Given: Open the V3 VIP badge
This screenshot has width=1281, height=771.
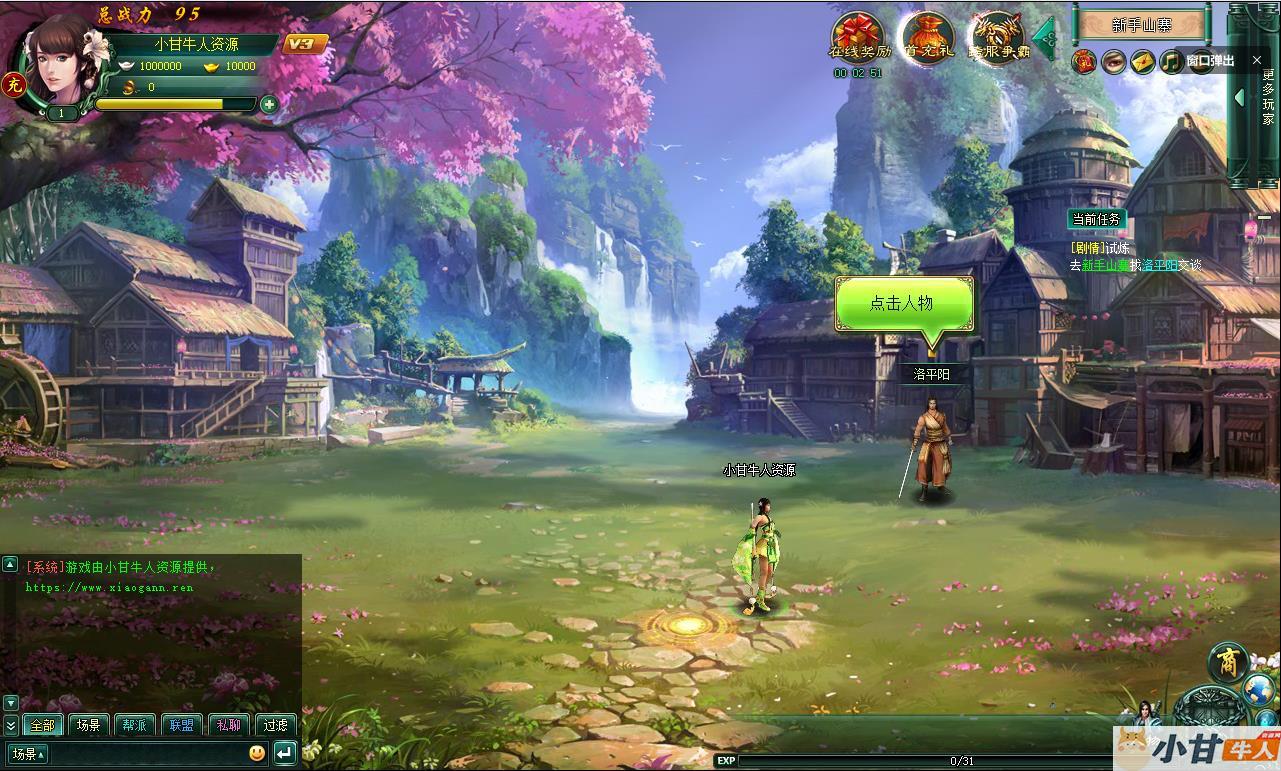Looking at the screenshot, I should 300,44.
